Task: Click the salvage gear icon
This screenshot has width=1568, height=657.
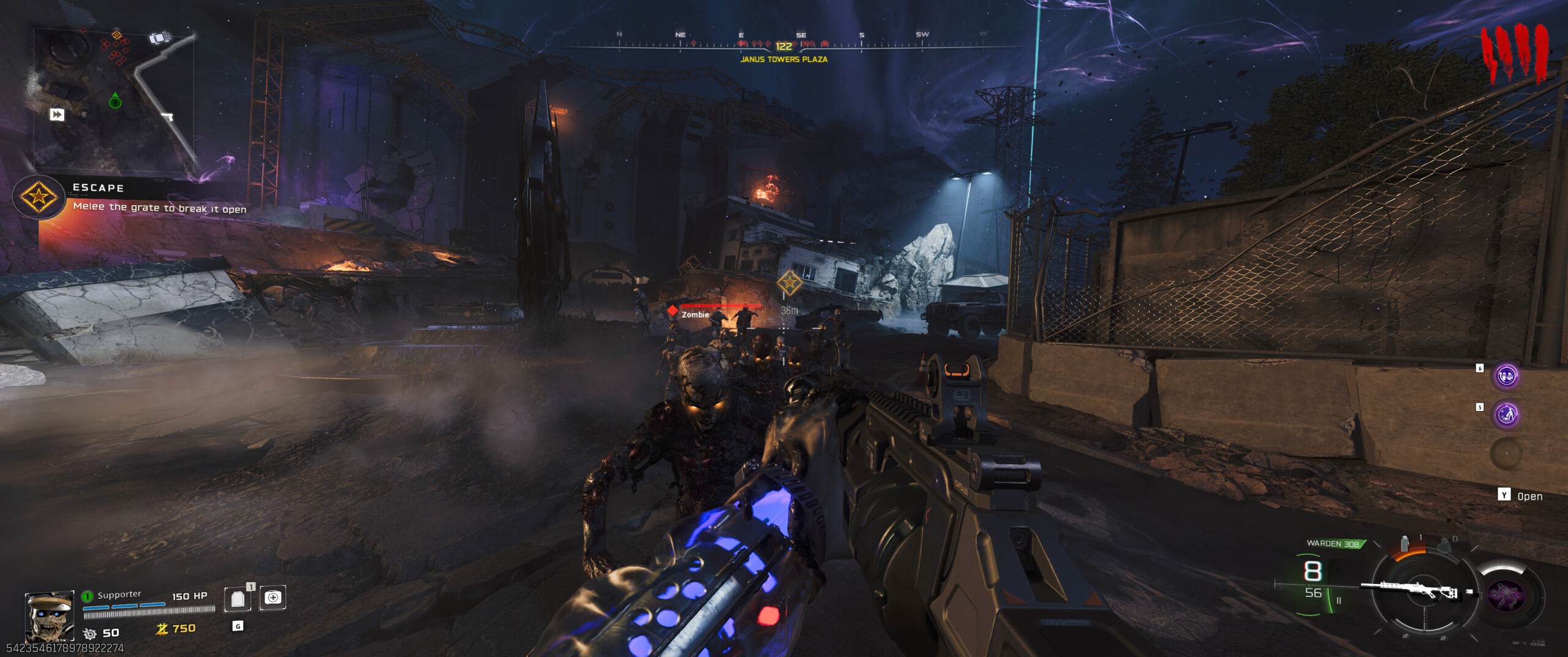Action: click(90, 634)
